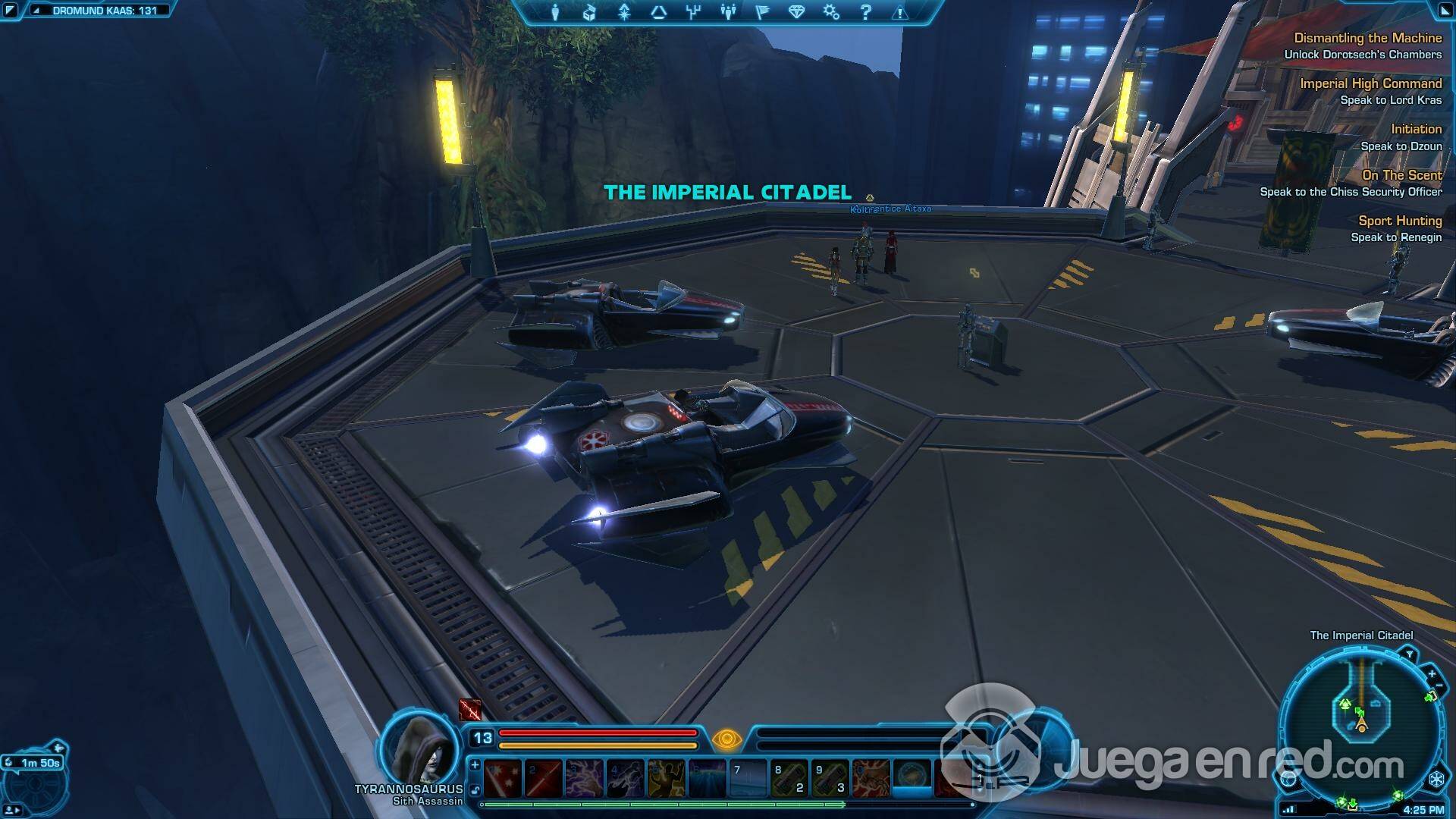The image size is (1456, 819).
Task: Click the warning triangle bug report icon
Action: [899, 12]
